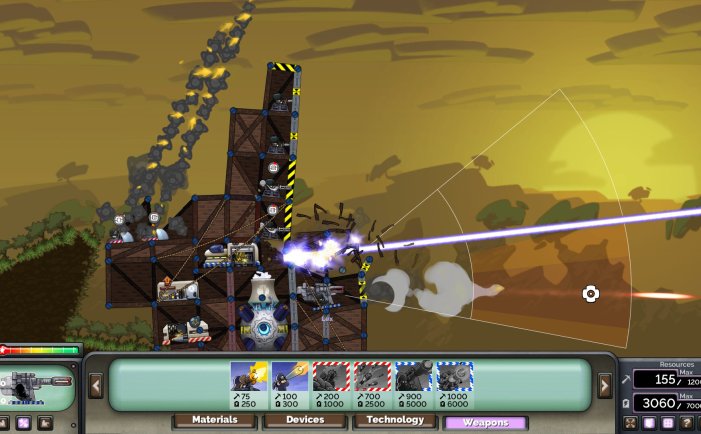The image size is (701, 434).
Task: Select the Weapons tab
Action: 485,422
